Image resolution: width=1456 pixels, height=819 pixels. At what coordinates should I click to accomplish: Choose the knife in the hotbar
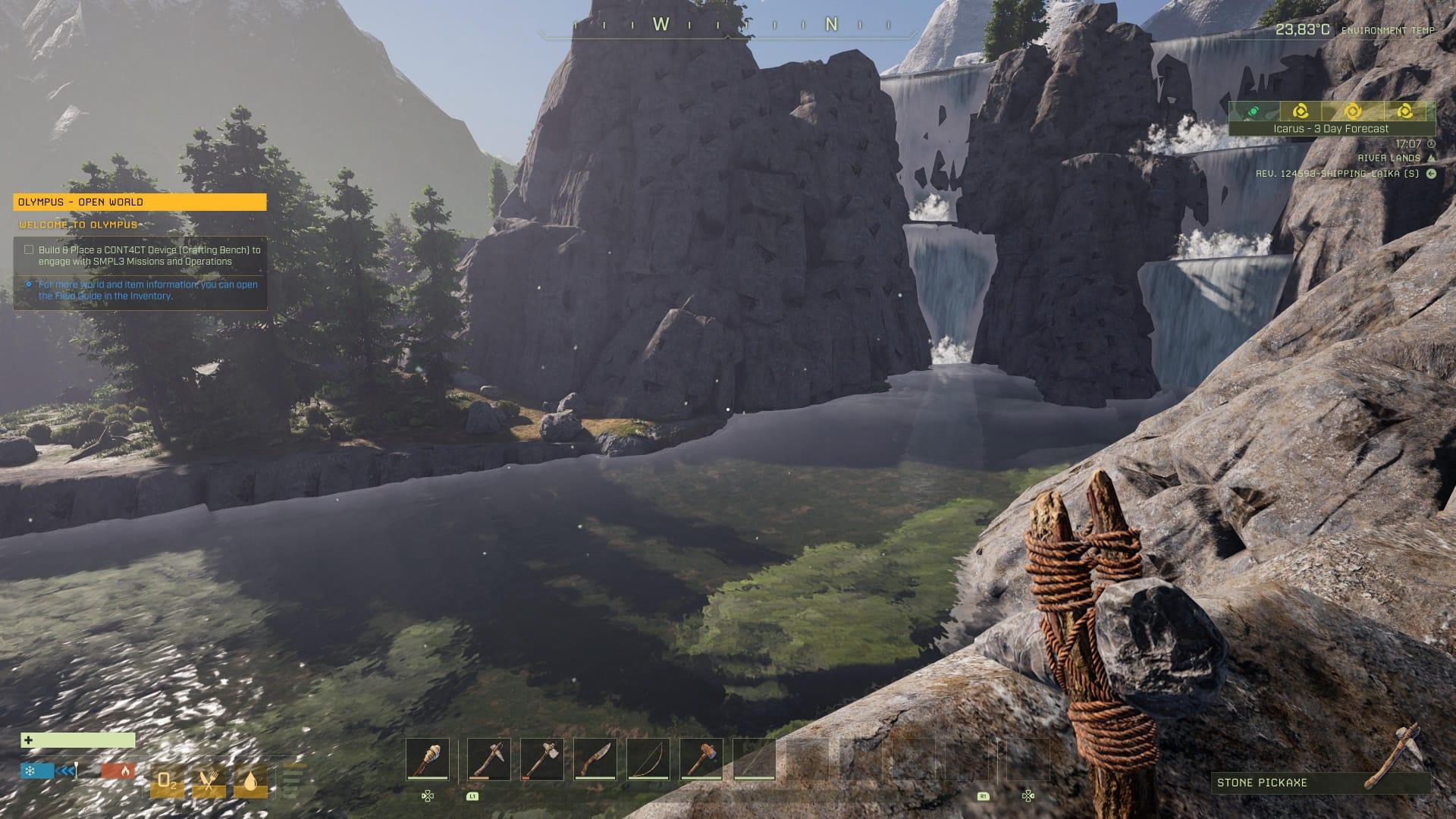click(x=595, y=758)
